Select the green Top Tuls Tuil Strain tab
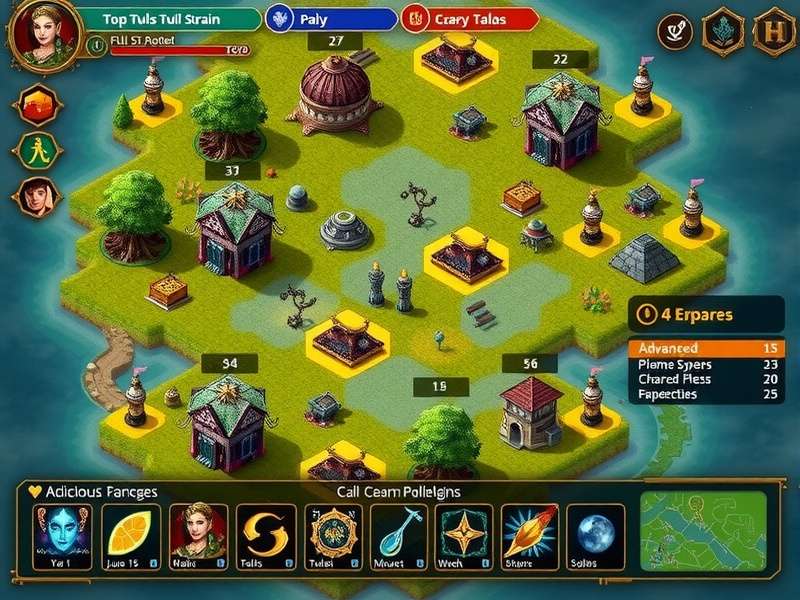800x600 pixels. (167, 19)
